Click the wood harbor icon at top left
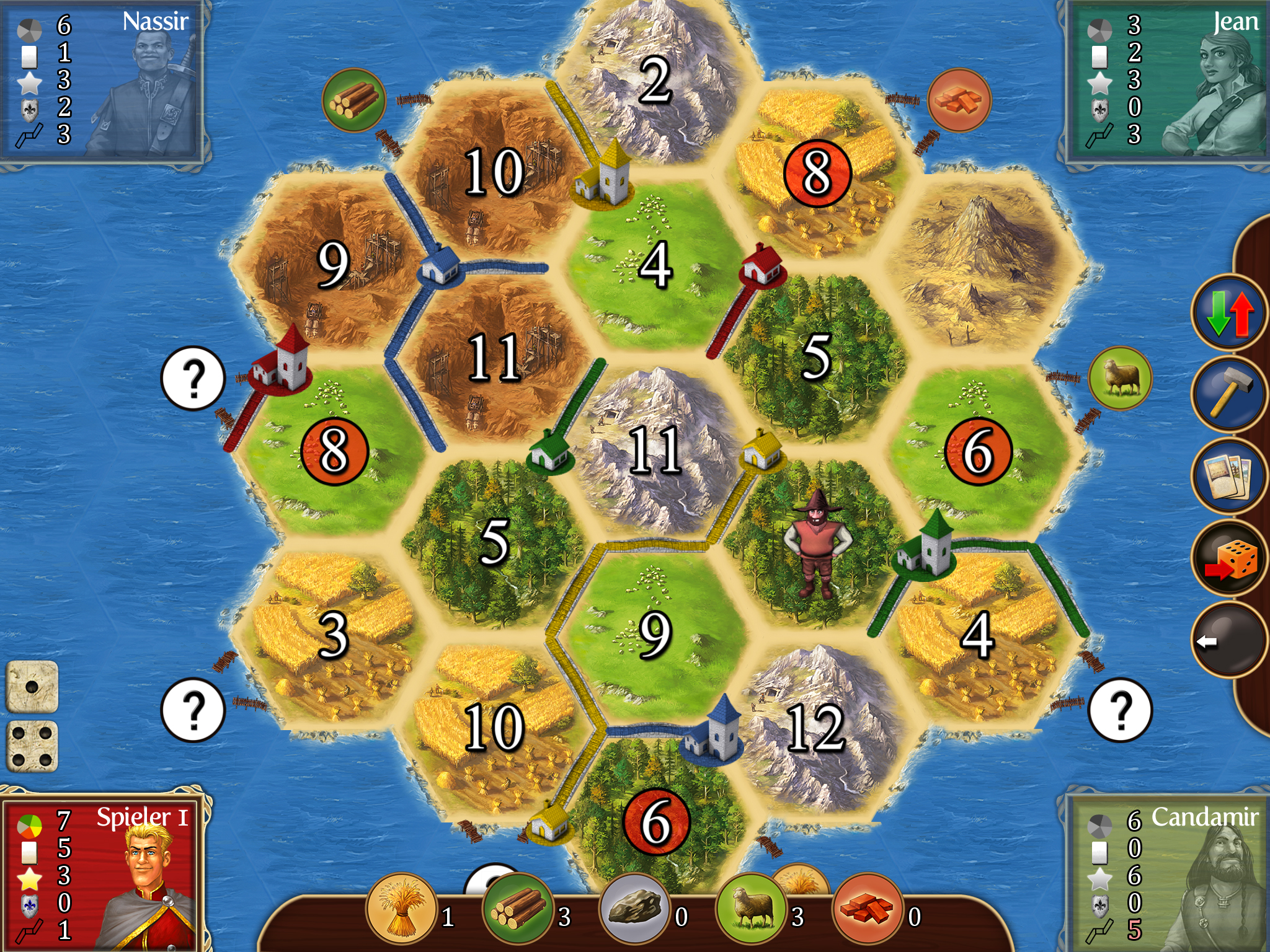 tap(353, 99)
